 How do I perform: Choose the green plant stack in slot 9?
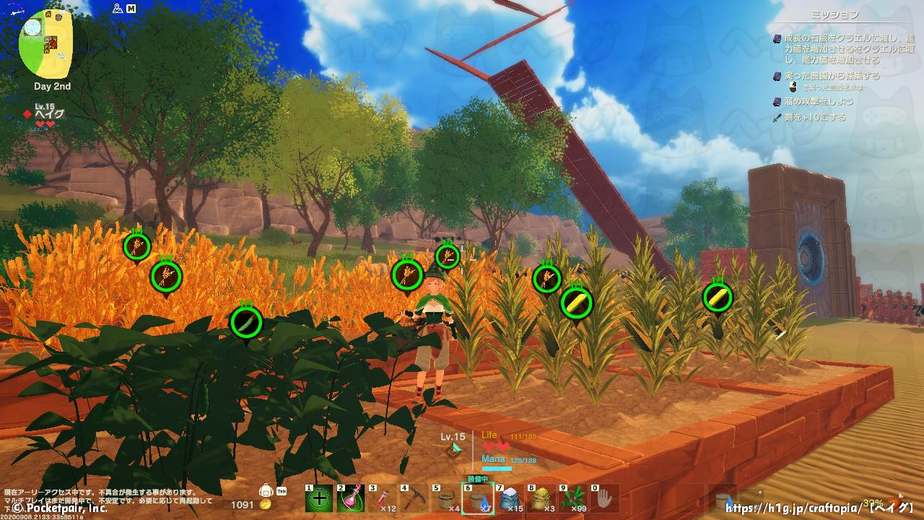coord(570,498)
